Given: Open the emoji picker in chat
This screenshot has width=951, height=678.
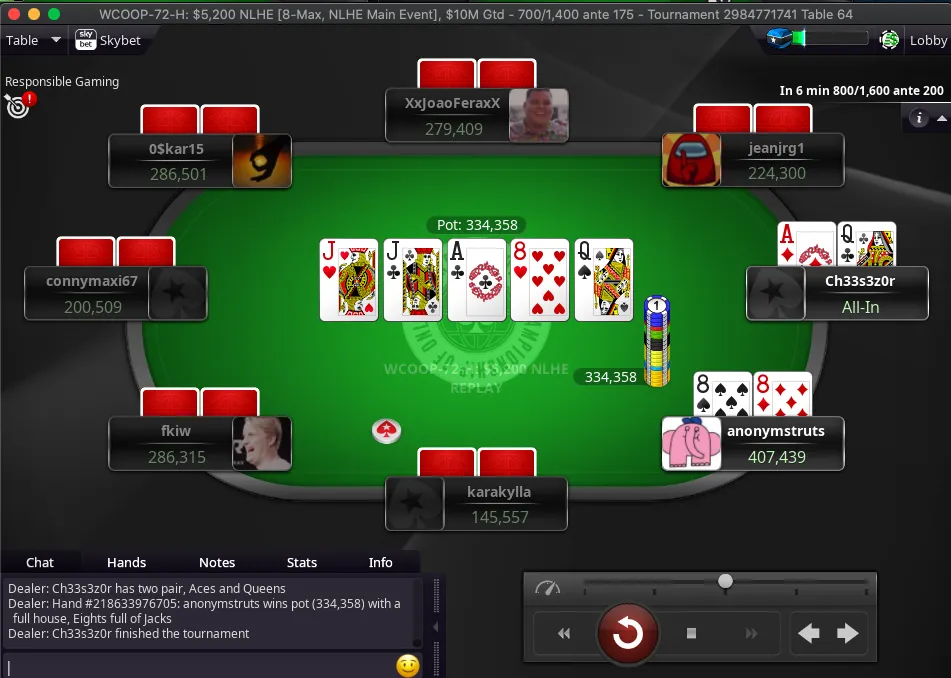Looking at the screenshot, I should [x=407, y=665].
